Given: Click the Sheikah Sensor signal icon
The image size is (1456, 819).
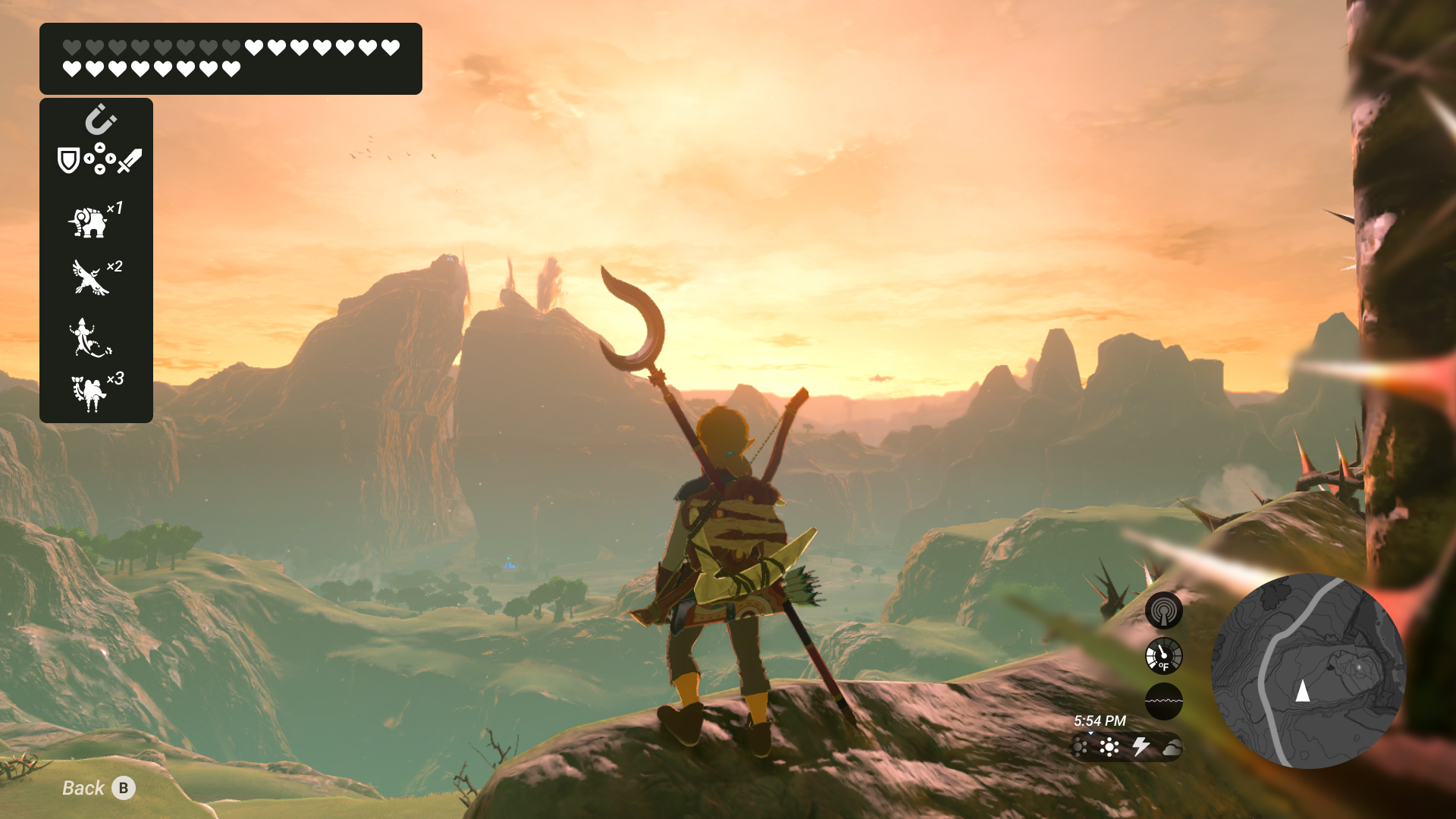Looking at the screenshot, I should click(x=1163, y=610).
